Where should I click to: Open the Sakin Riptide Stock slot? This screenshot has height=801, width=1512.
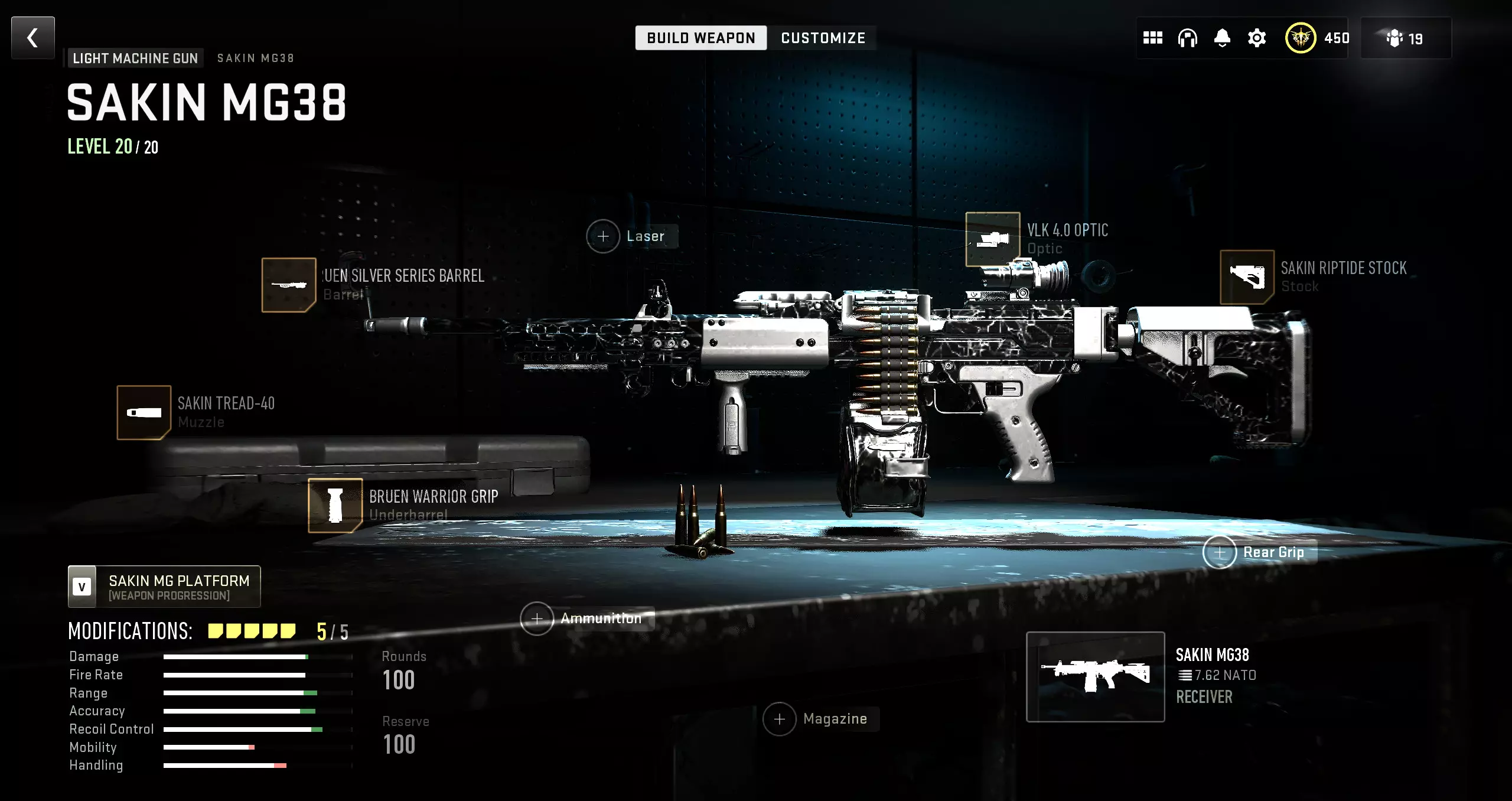1247,277
